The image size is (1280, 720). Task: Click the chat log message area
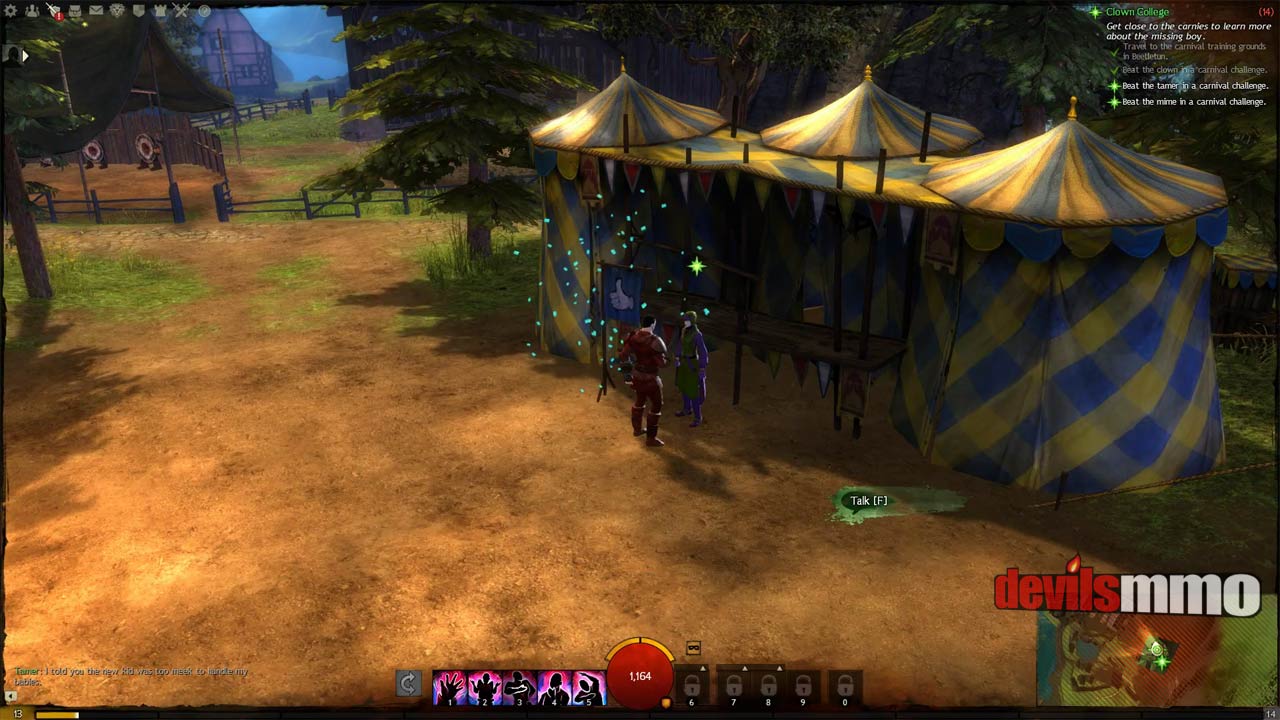click(130, 676)
